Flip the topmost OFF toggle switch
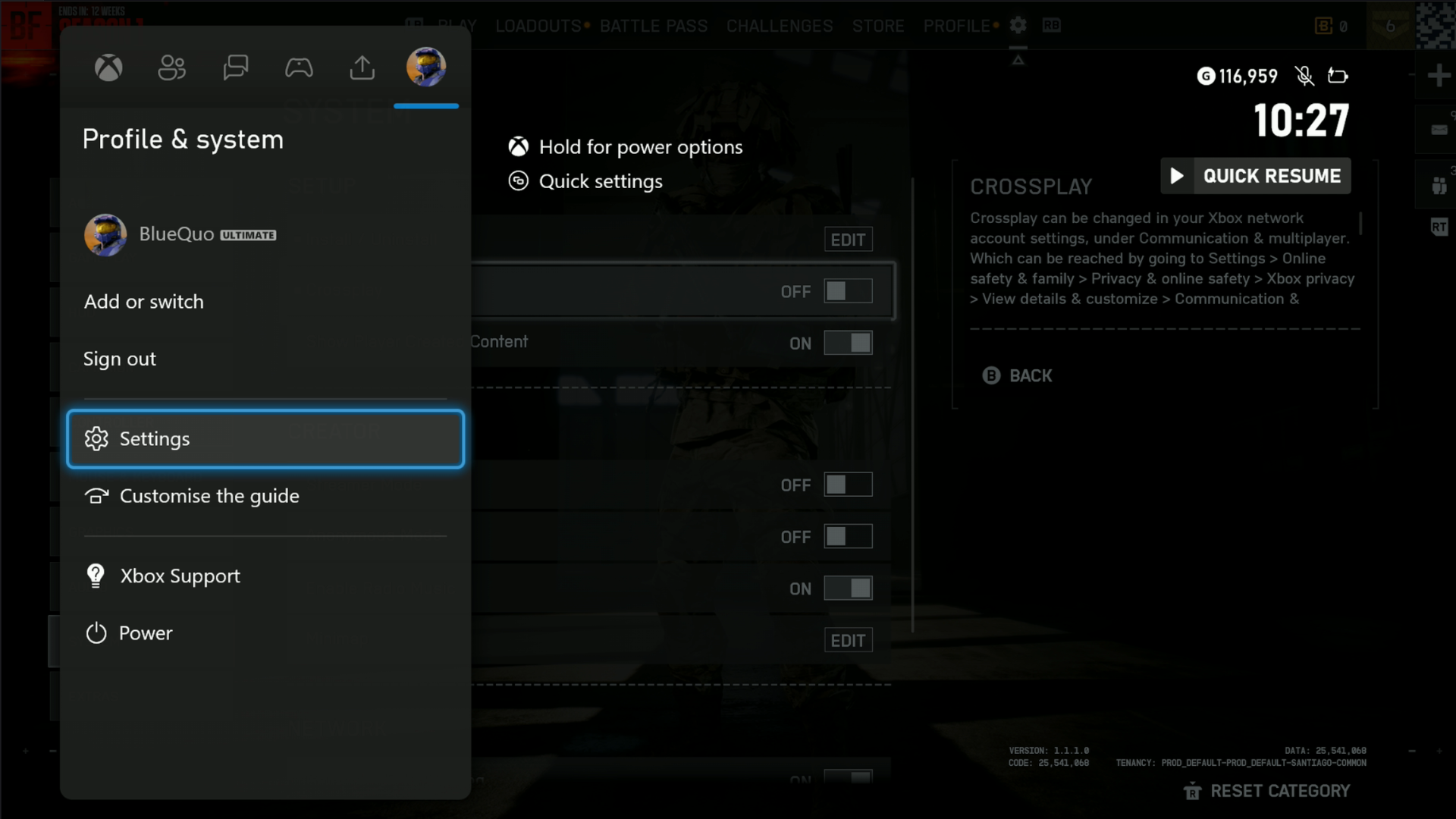1456x819 pixels. [849, 290]
